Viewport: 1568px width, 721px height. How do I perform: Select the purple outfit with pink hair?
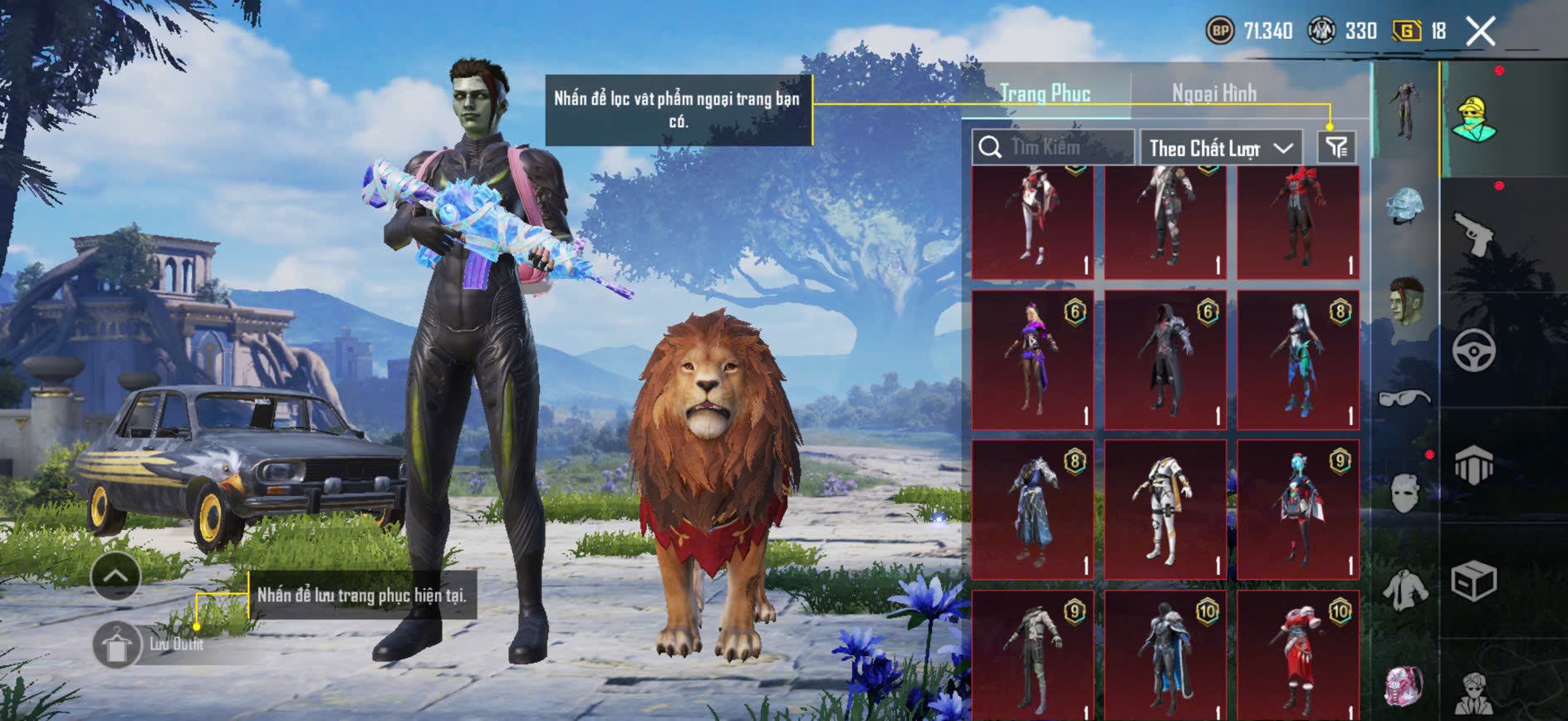tap(1032, 359)
